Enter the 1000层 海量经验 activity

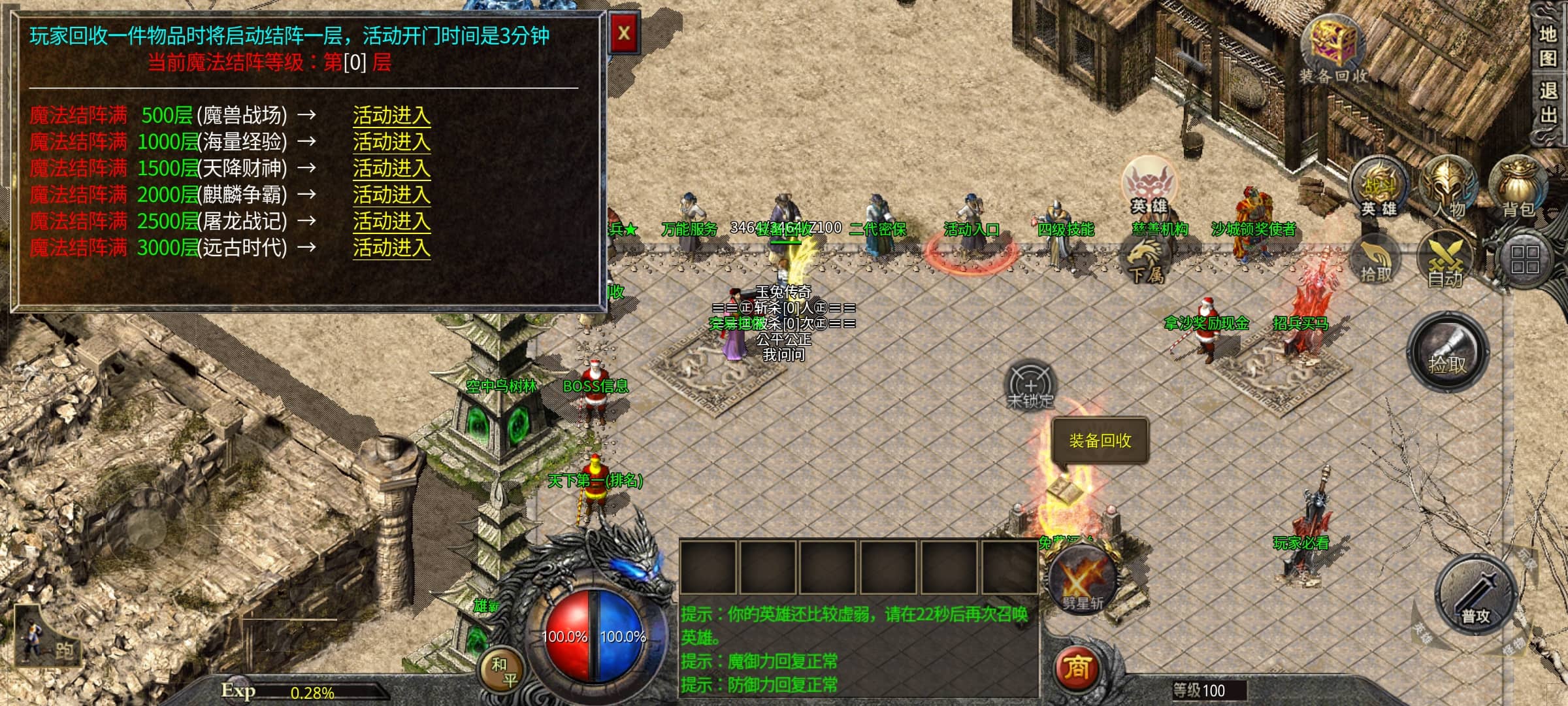(x=391, y=142)
